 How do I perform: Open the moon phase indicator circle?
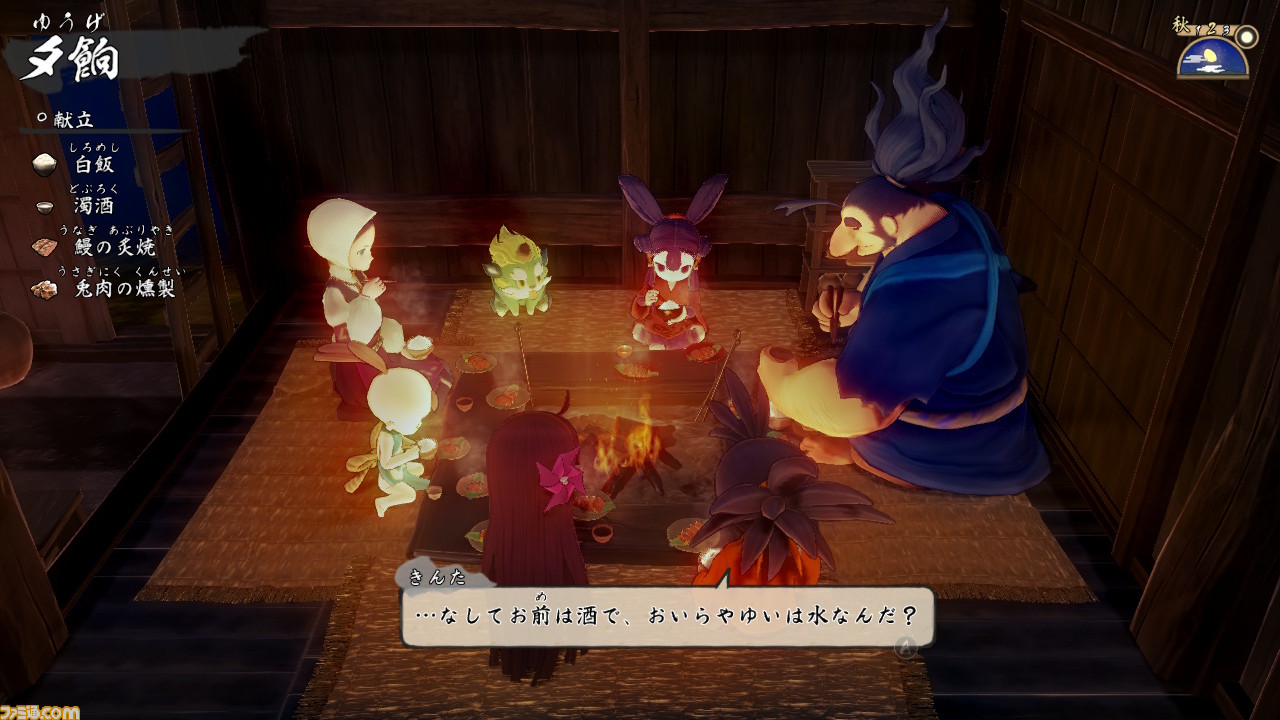[1247, 37]
